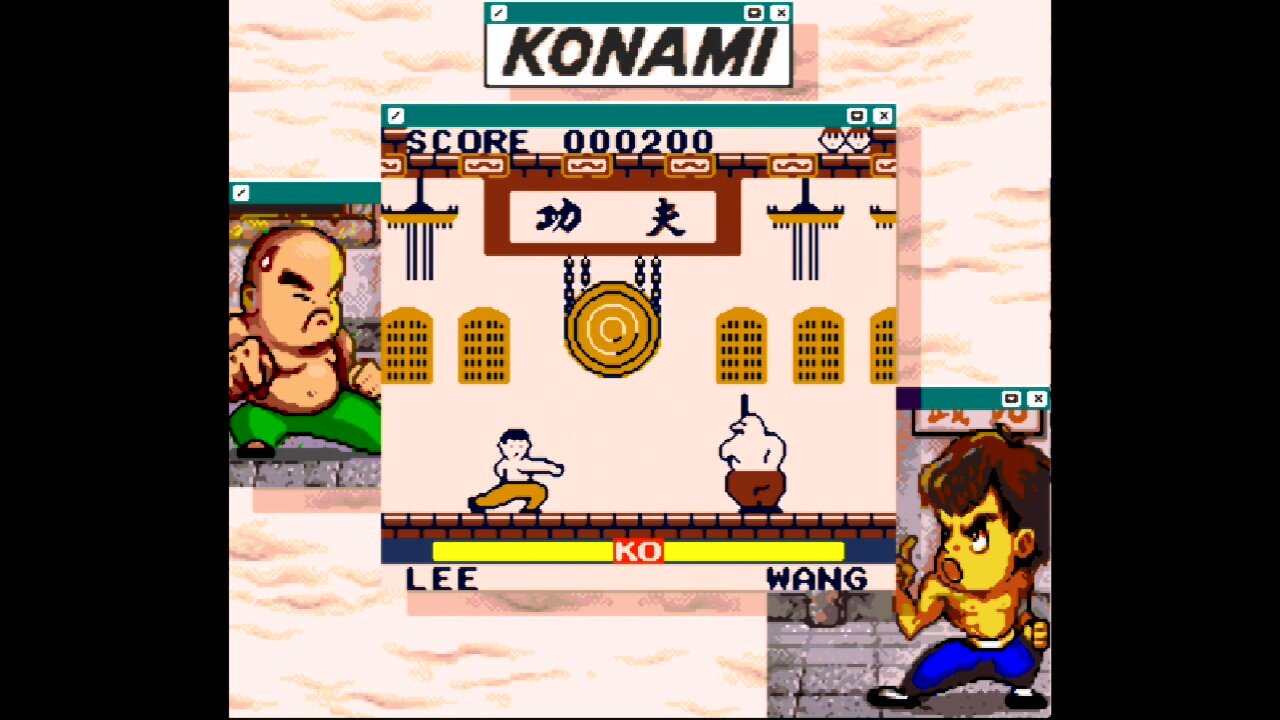
Task: Click the yellow health bar
Action: pyautogui.click(x=520, y=551)
